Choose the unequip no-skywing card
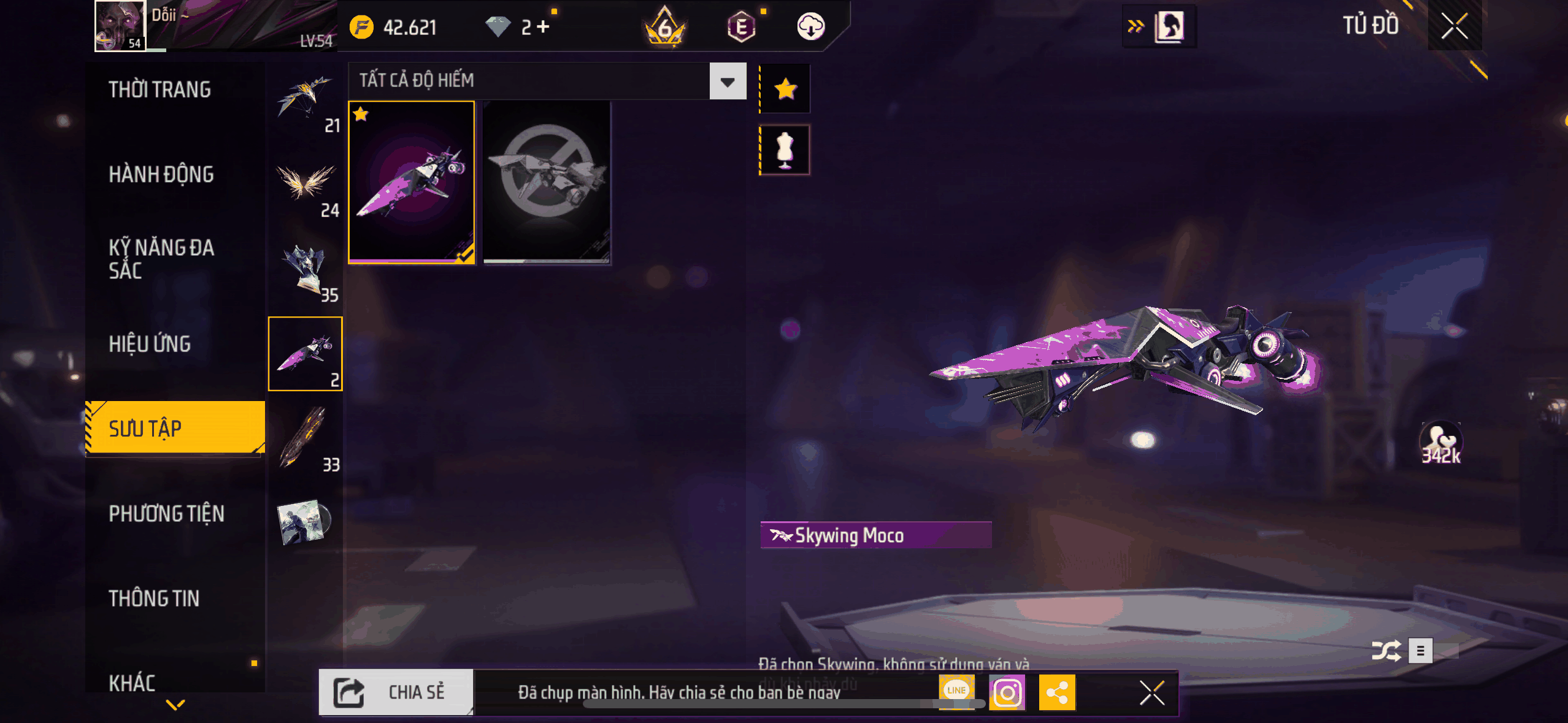Viewport: 1568px width, 723px height. [547, 182]
